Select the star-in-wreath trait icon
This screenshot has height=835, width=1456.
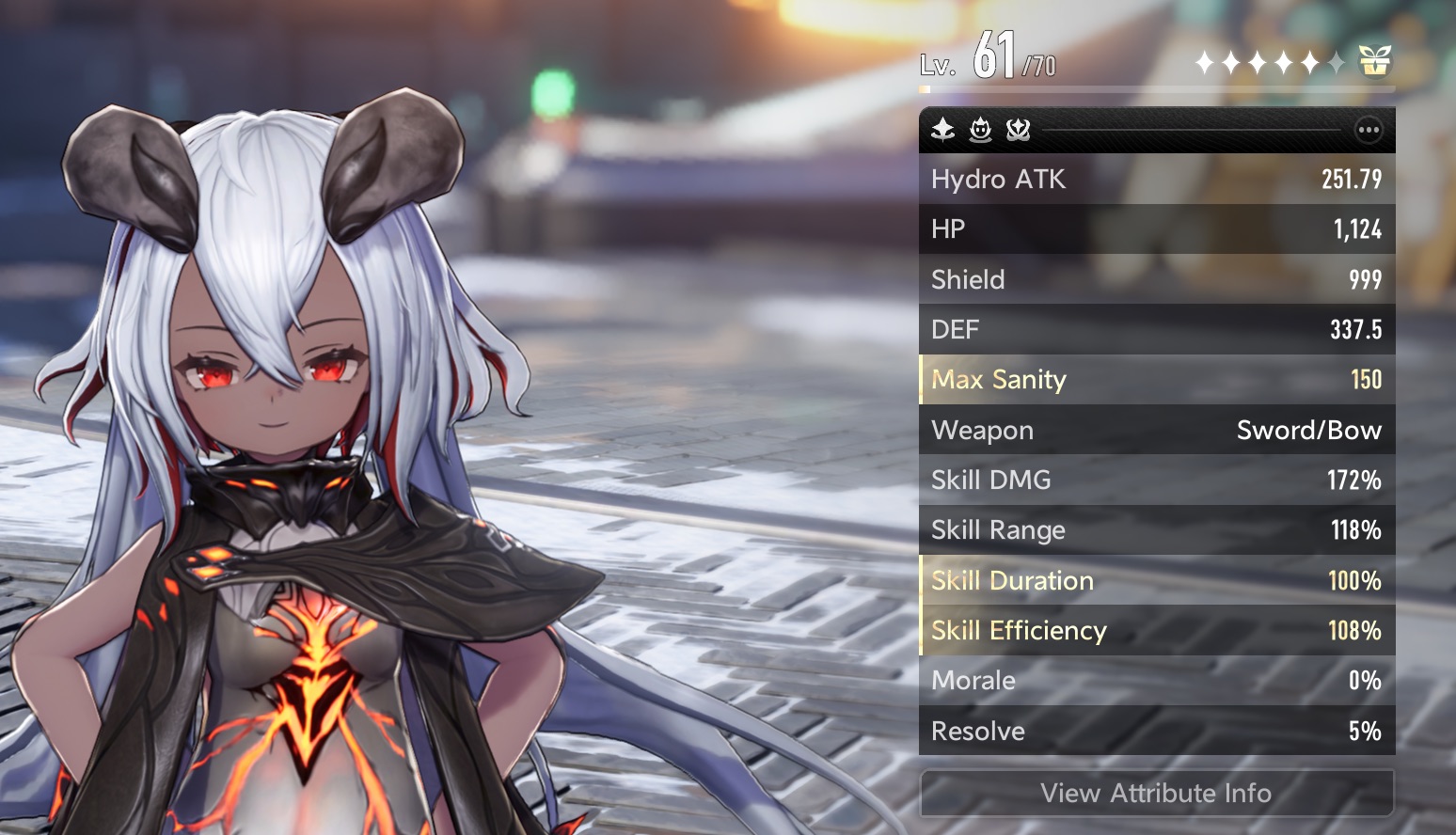click(1018, 130)
